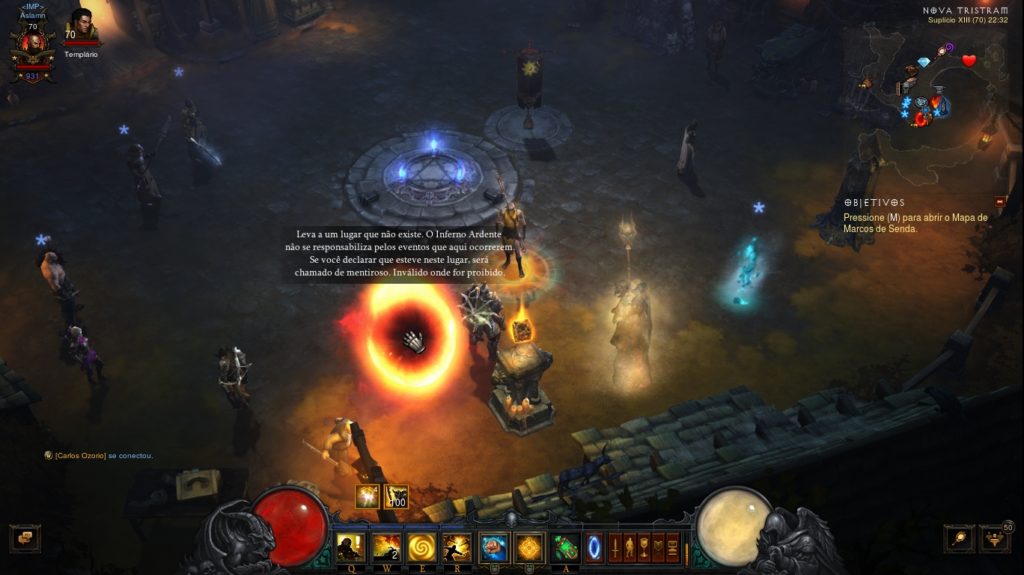The height and width of the screenshot is (575, 1024).
Task: Open the town portal blue ring button
Action: 594,547
